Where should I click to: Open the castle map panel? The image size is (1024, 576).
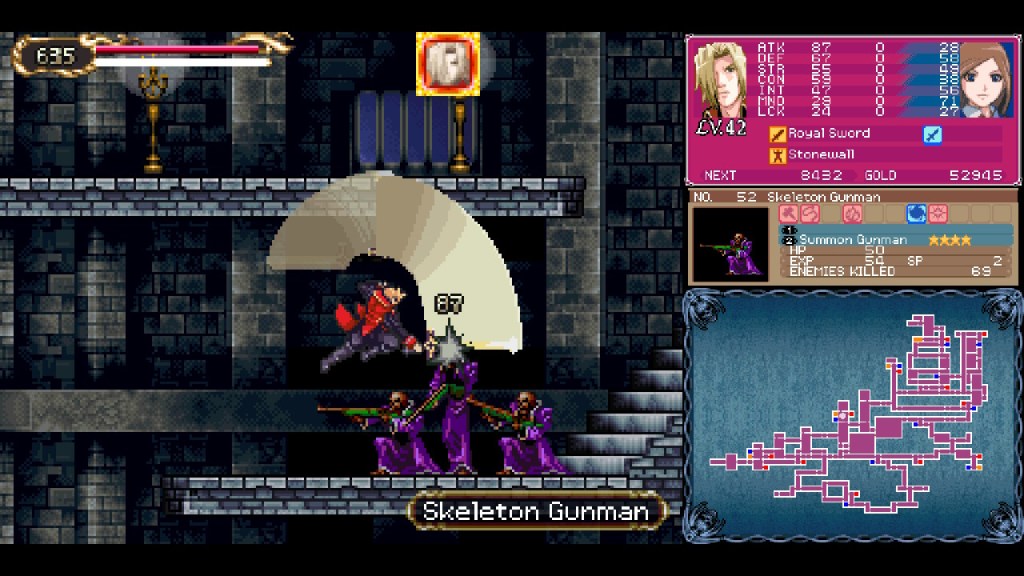pos(853,415)
